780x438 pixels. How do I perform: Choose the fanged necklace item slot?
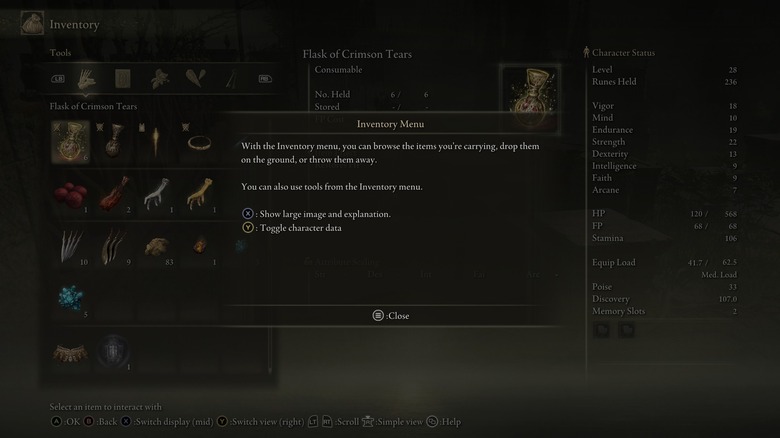click(x=70, y=352)
